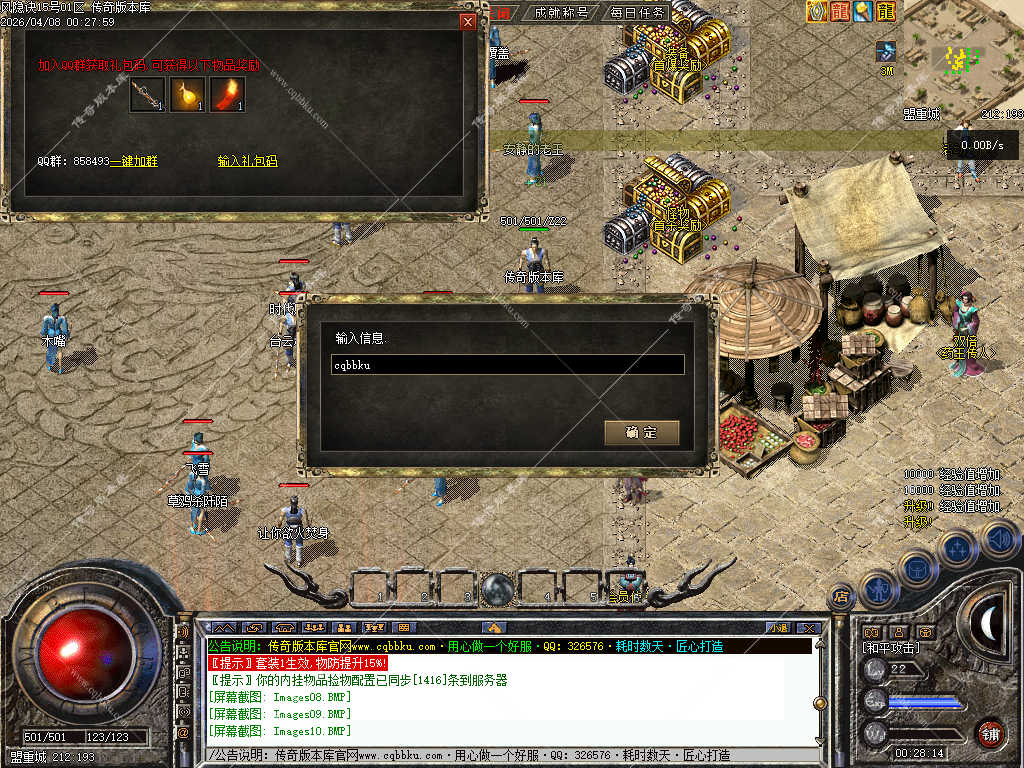Click the chat message input line

click(x=500, y=756)
